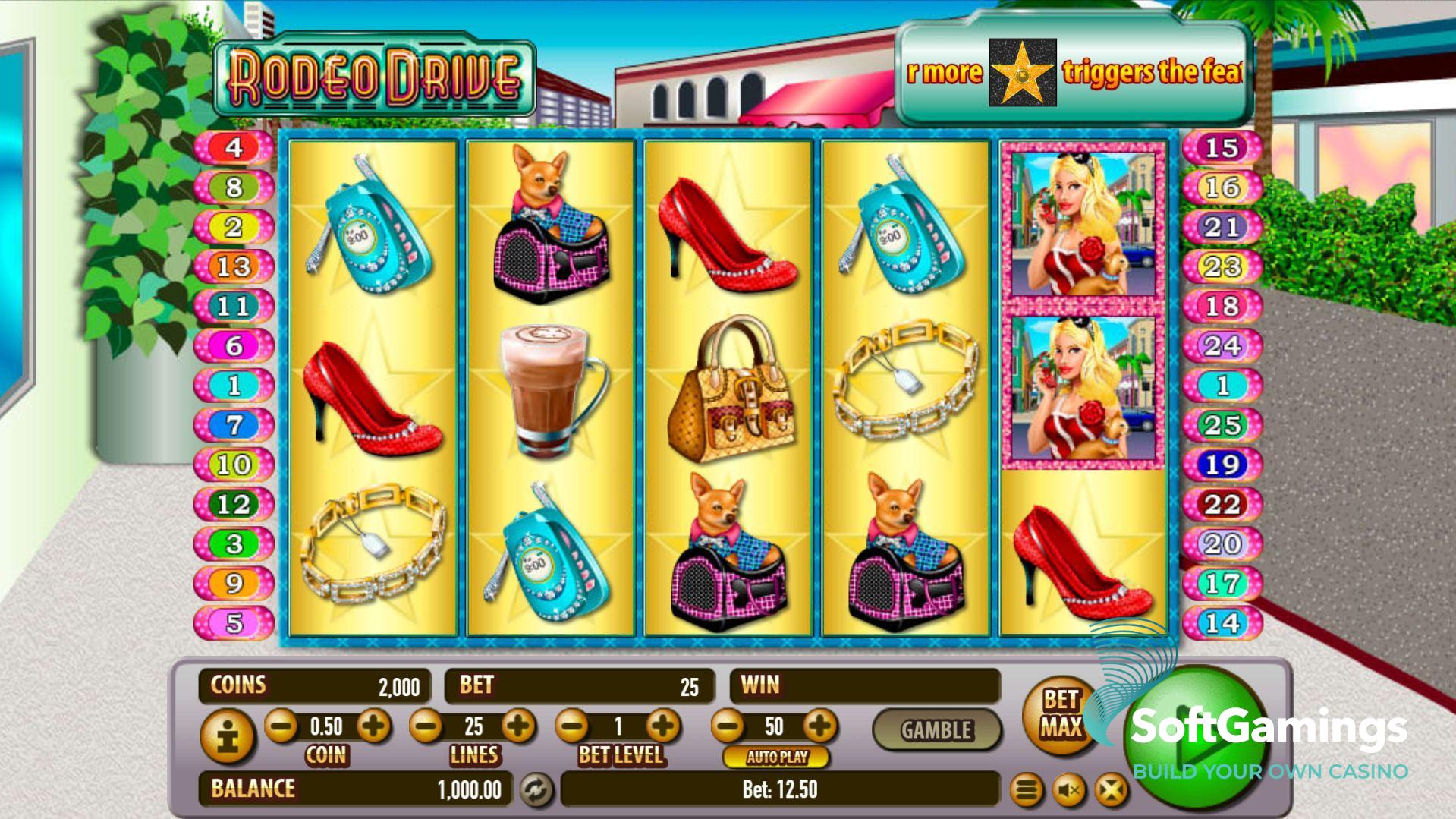Refresh the balance
Viewport: 1456px width, 819px height.
coord(536,790)
